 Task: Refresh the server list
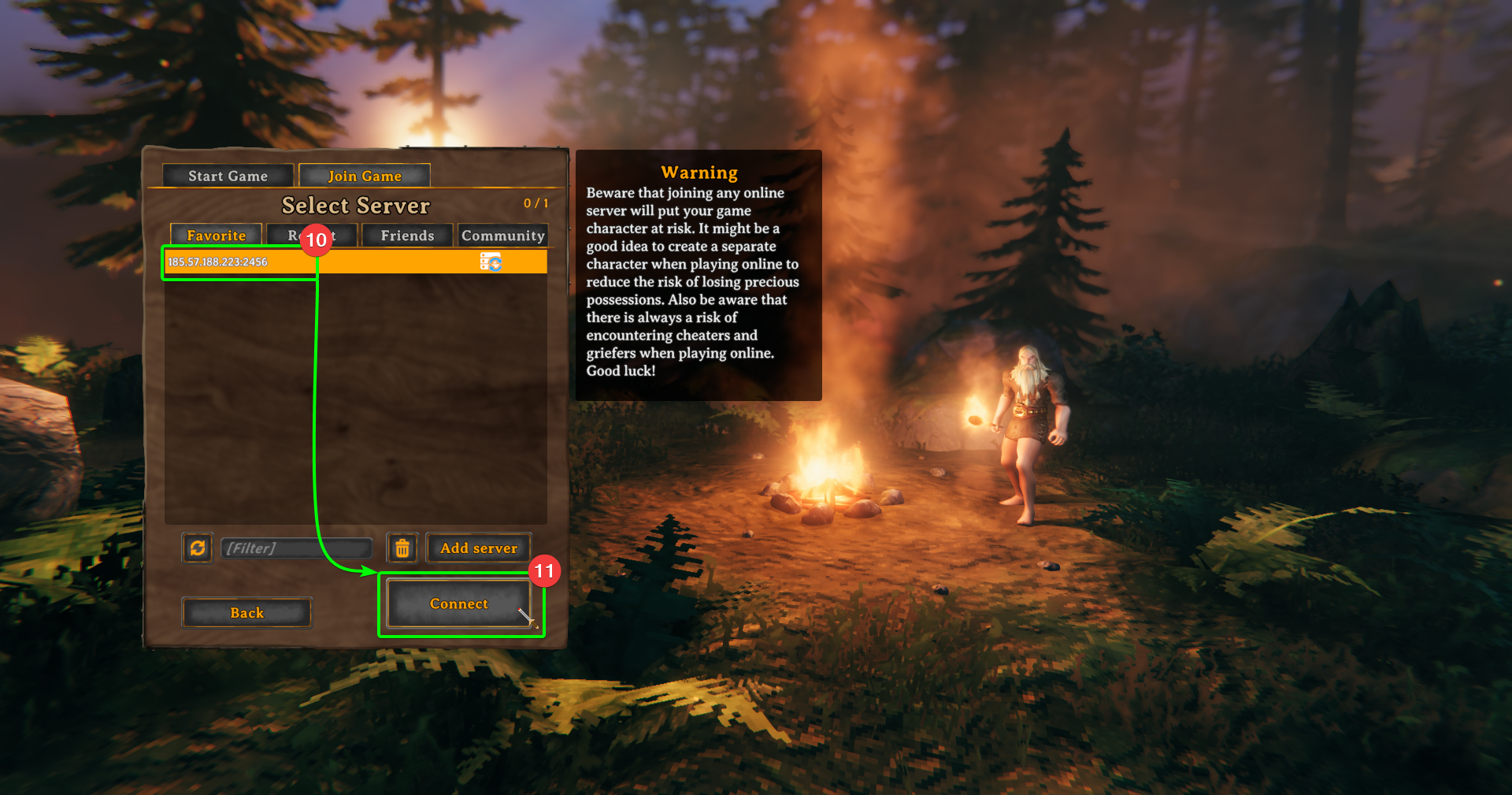[x=197, y=548]
